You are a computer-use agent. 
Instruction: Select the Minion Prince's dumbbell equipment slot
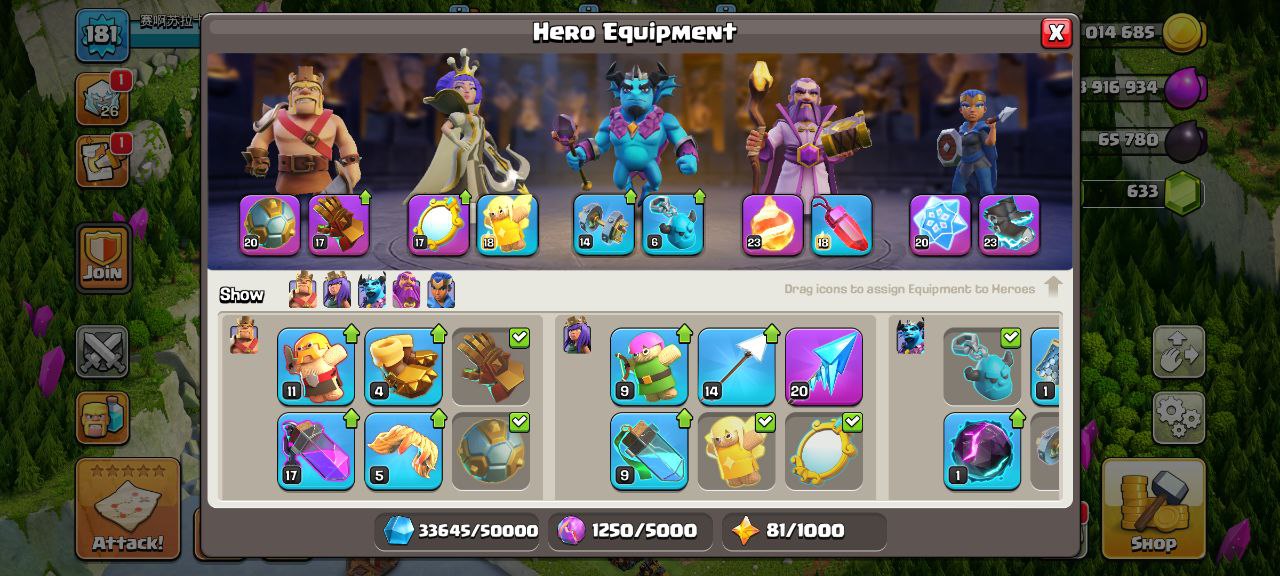(x=604, y=225)
